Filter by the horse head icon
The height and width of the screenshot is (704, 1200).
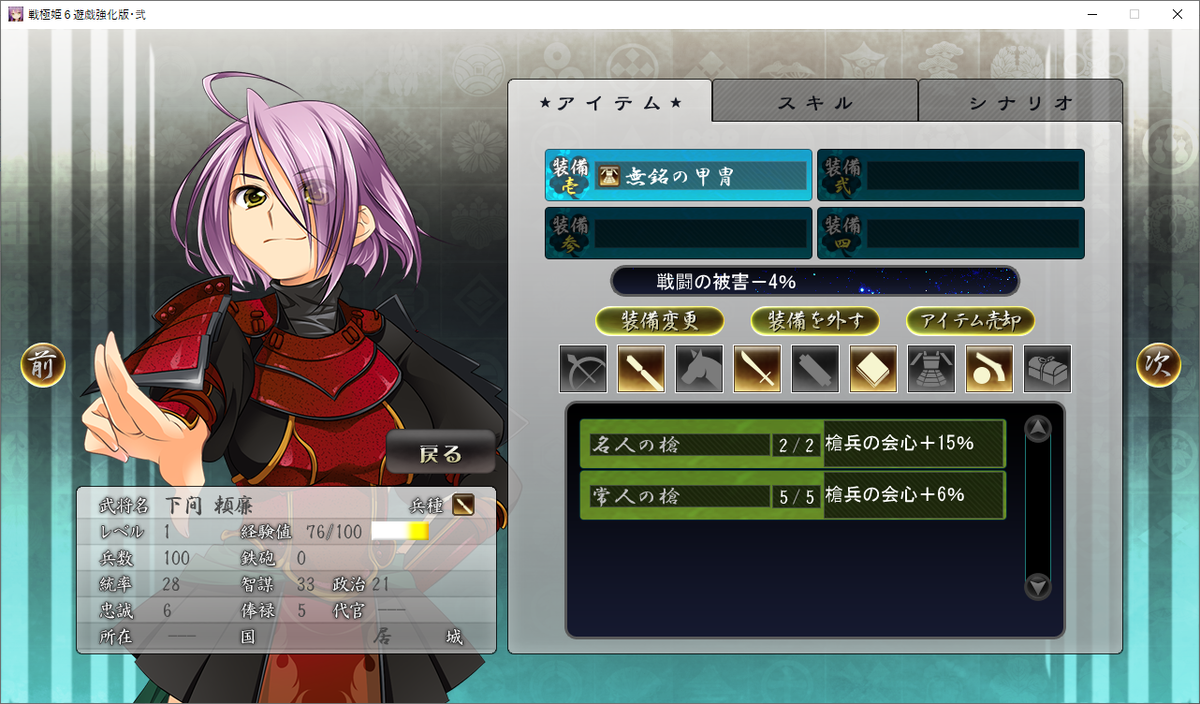699,369
